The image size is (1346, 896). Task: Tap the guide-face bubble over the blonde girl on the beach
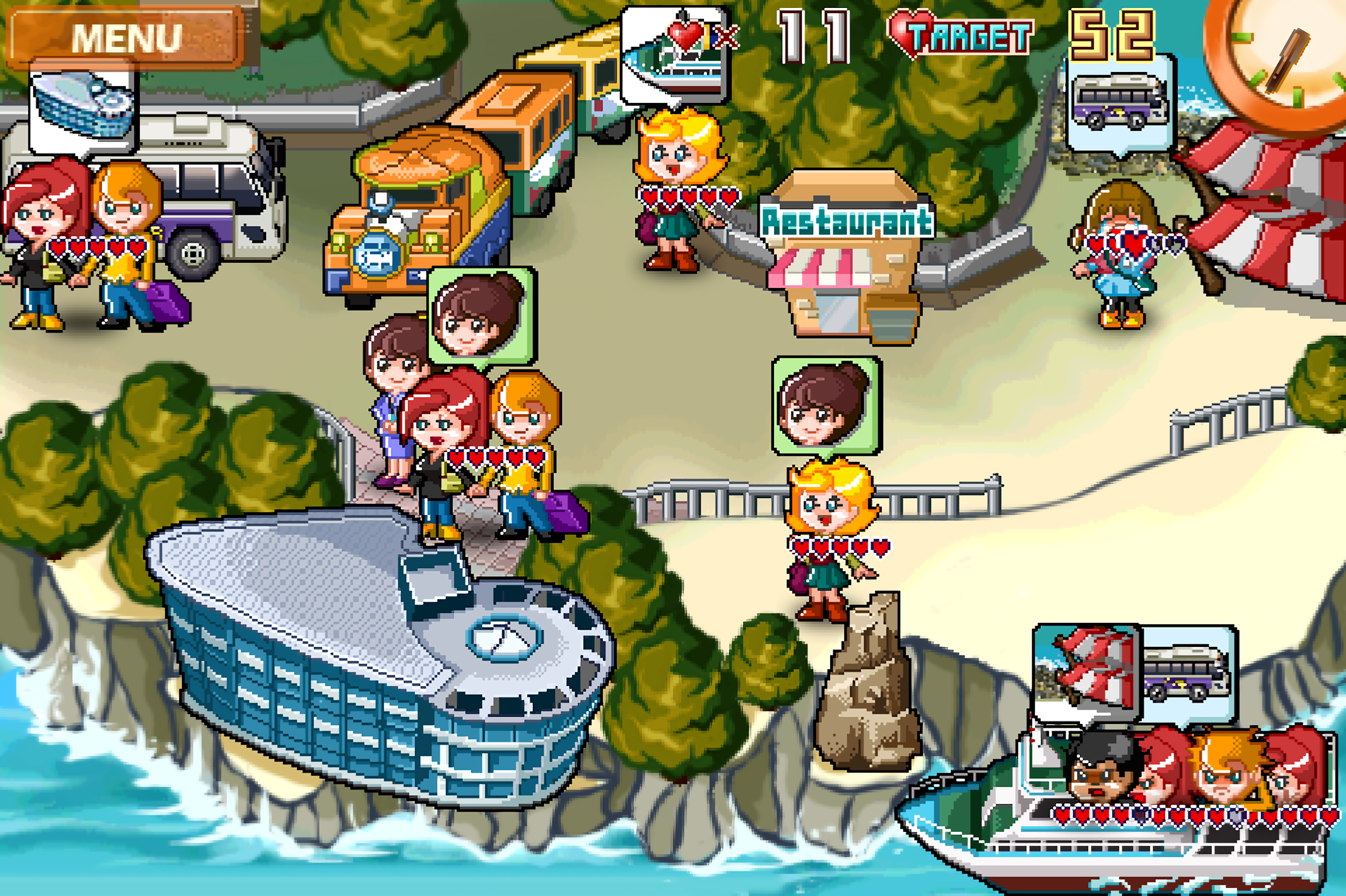(x=826, y=405)
